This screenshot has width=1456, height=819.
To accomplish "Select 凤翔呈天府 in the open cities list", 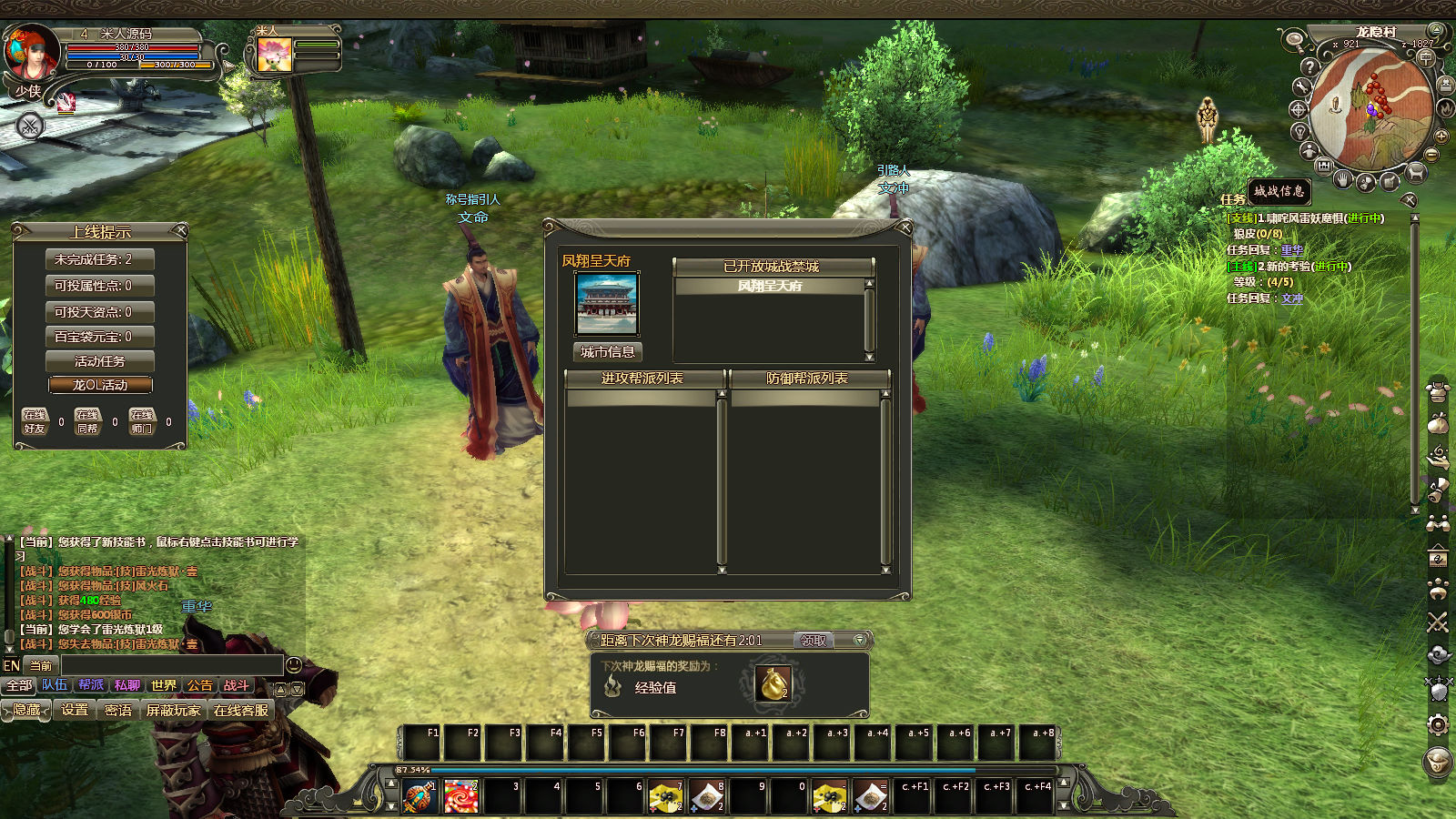I will point(769,287).
